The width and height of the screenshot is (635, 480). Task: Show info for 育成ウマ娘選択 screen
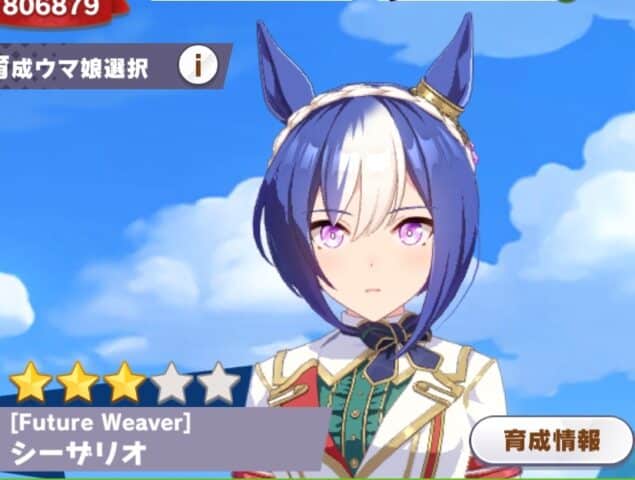click(x=198, y=66)
